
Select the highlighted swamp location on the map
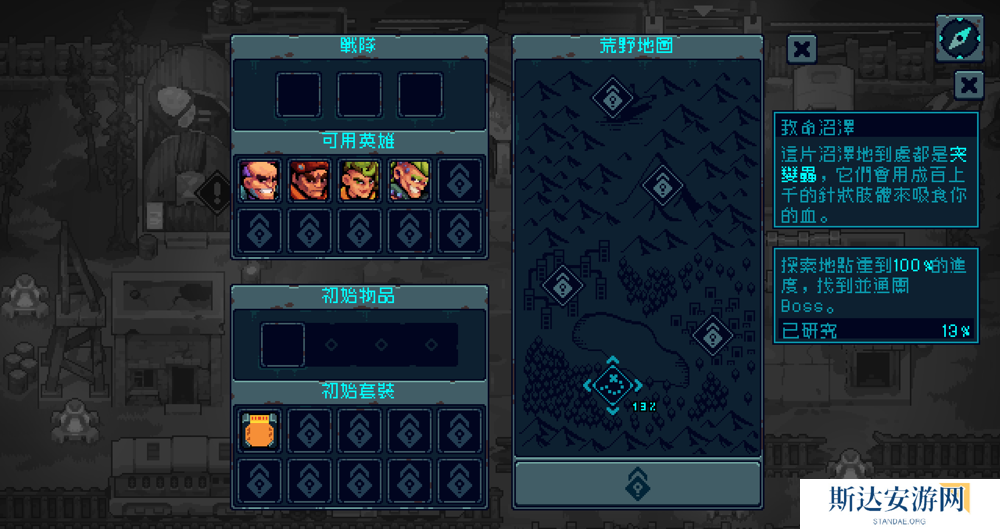click(611, 381)
